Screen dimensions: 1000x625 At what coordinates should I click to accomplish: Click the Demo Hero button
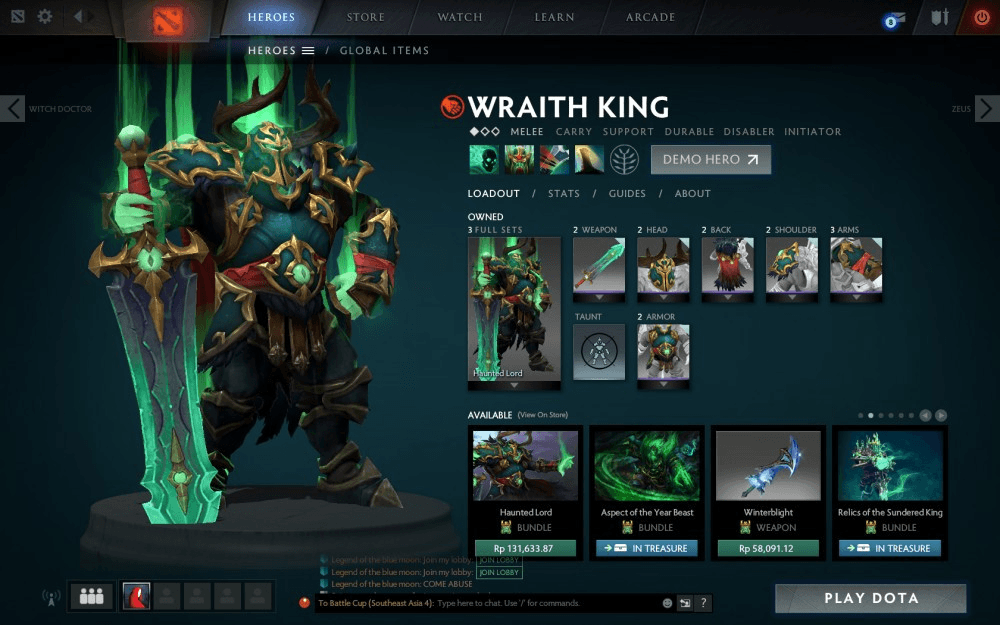point(710,160)
